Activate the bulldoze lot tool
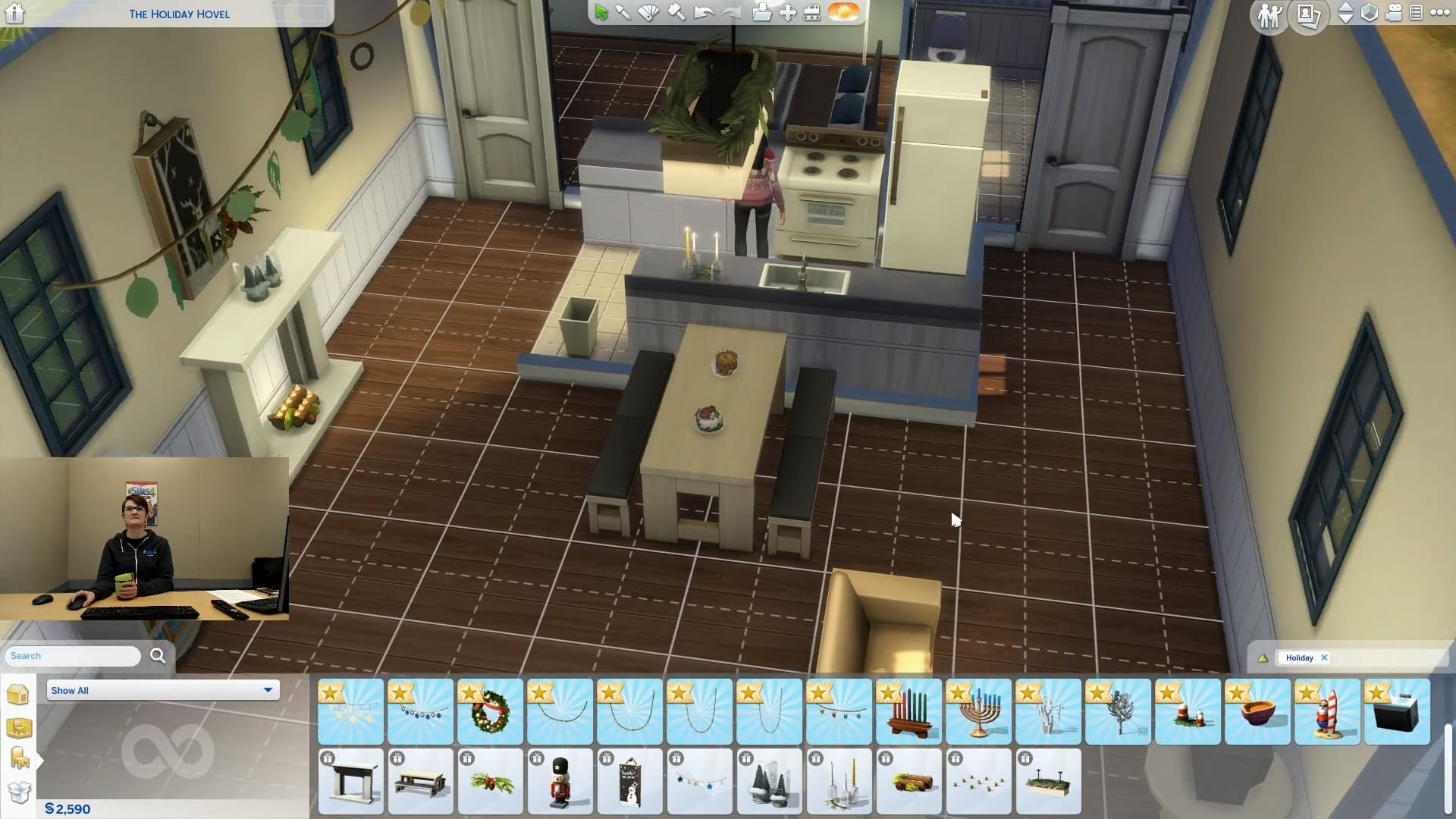The height and width of the screenshot is (819, 1456). (x=811, y=13)
